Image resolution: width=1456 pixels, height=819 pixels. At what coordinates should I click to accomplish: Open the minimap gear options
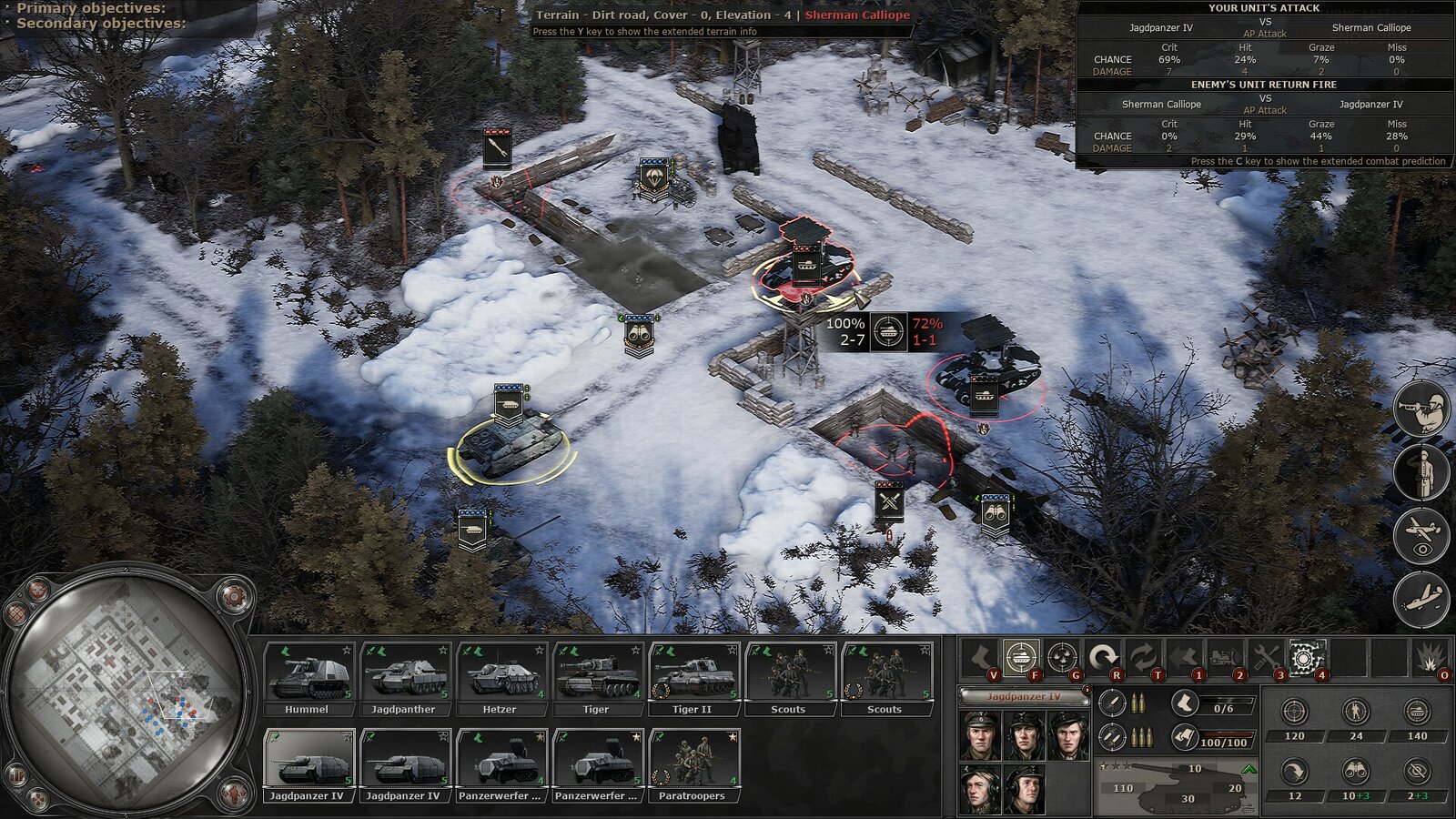tap(232, 596)
